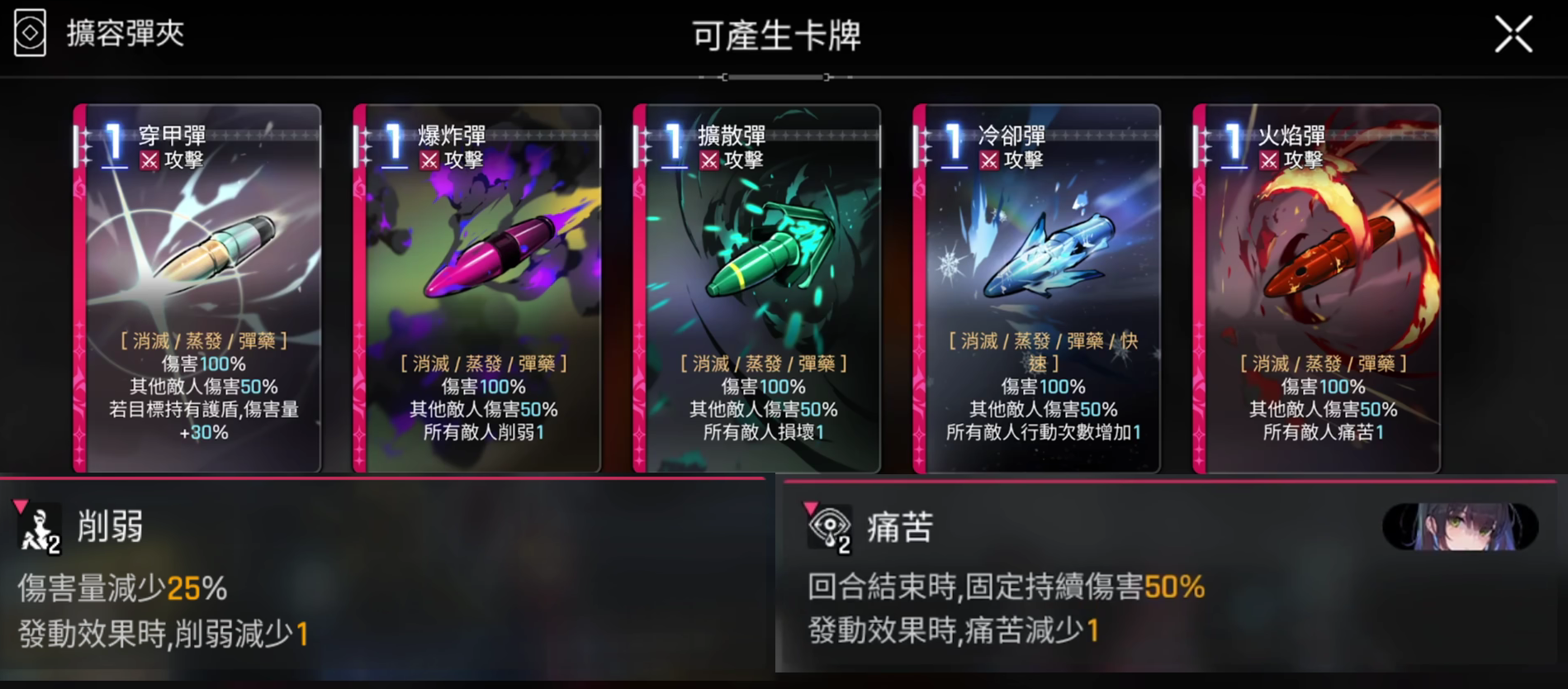Image resolution: width=1568 pixels, height=689 pixels.
Task: Click the 擴容彈夾 card icon top-left
Action: pyautogui.click(x=30, y=33)
